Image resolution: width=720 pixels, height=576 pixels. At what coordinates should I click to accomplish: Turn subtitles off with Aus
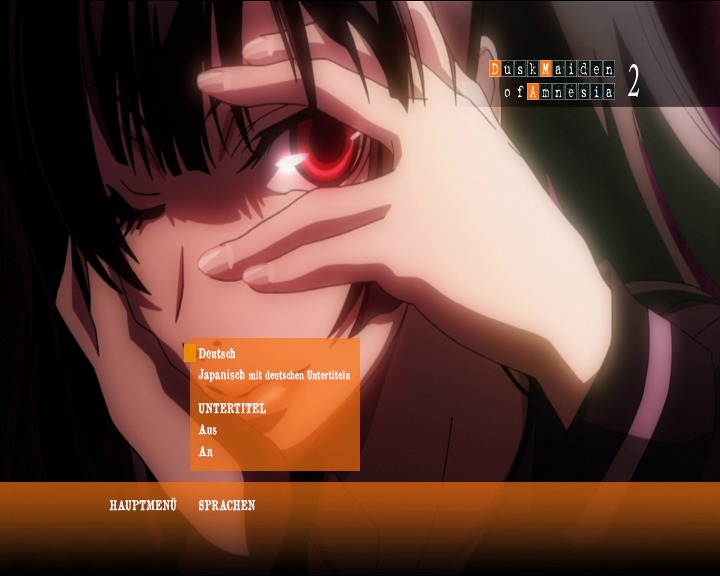(208, 430)
